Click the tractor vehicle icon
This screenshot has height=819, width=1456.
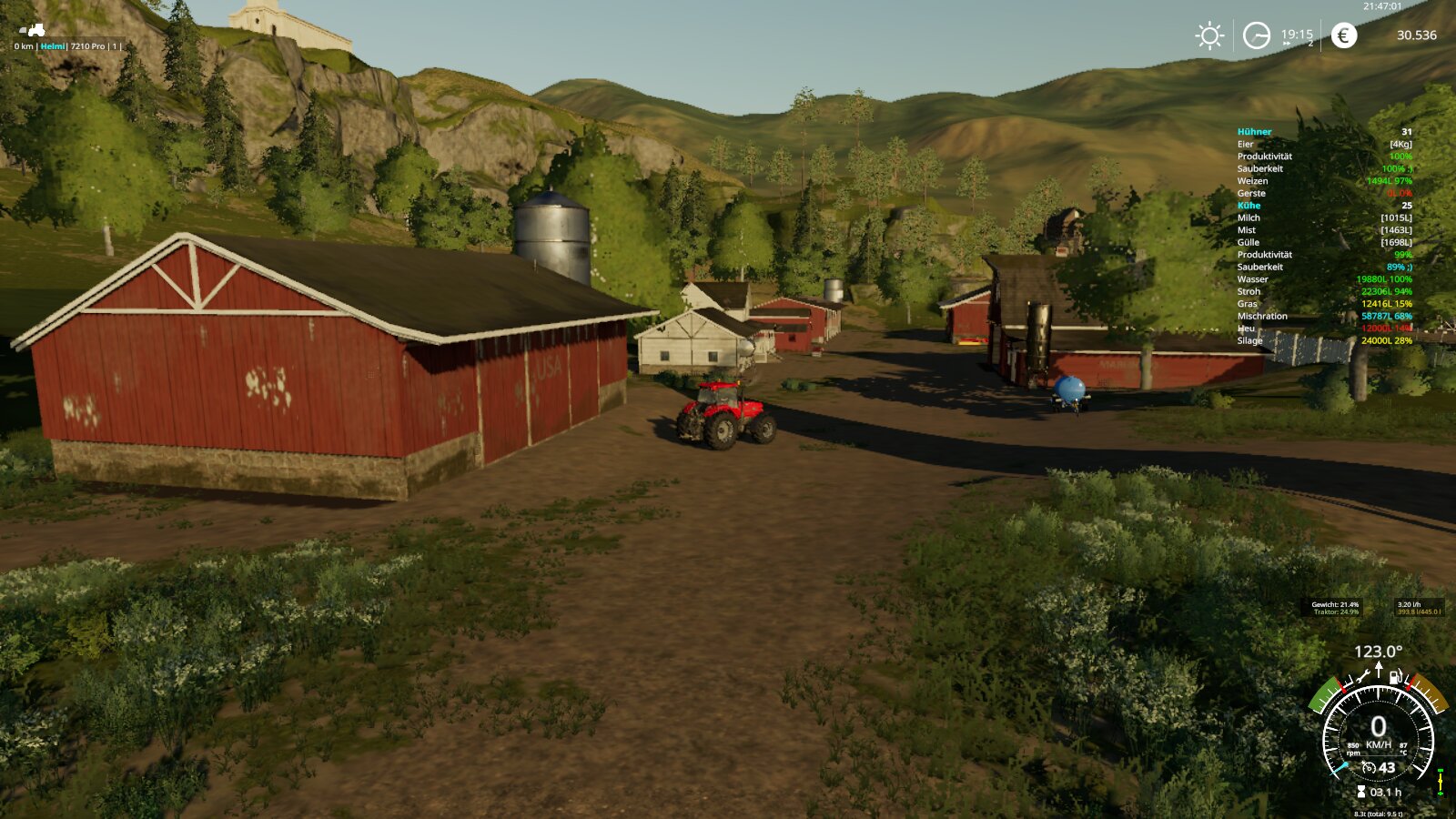pos(33,31)
